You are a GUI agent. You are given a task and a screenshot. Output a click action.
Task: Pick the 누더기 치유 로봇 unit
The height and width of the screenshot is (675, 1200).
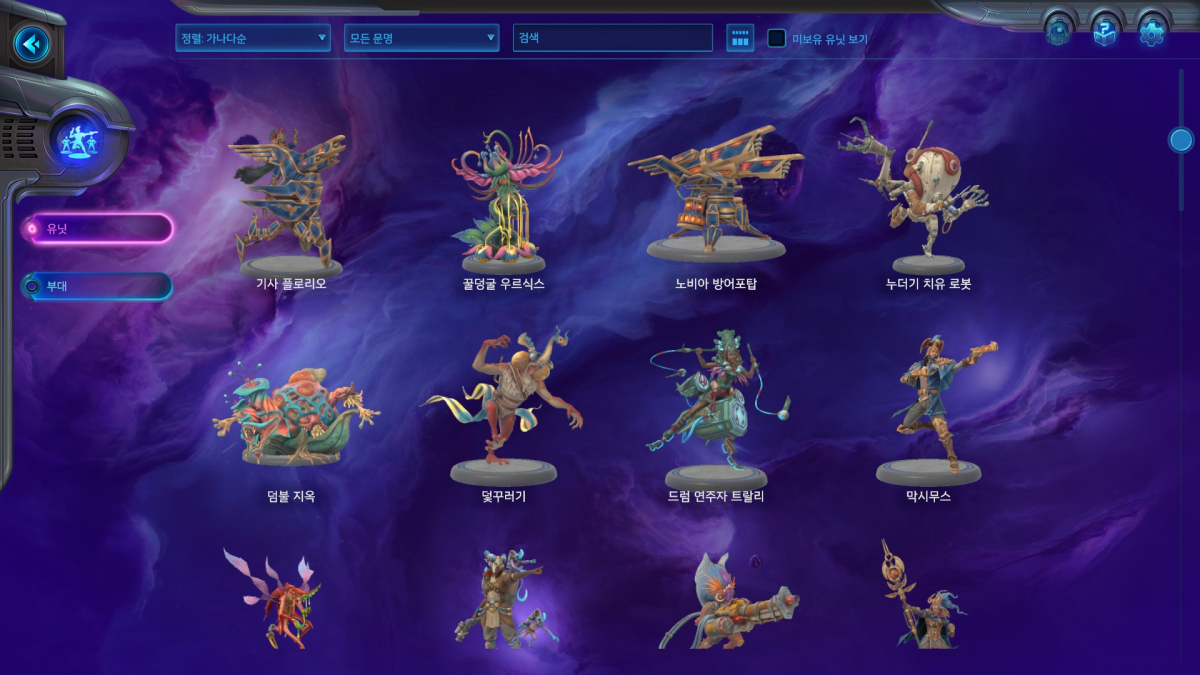click(921, 200)
